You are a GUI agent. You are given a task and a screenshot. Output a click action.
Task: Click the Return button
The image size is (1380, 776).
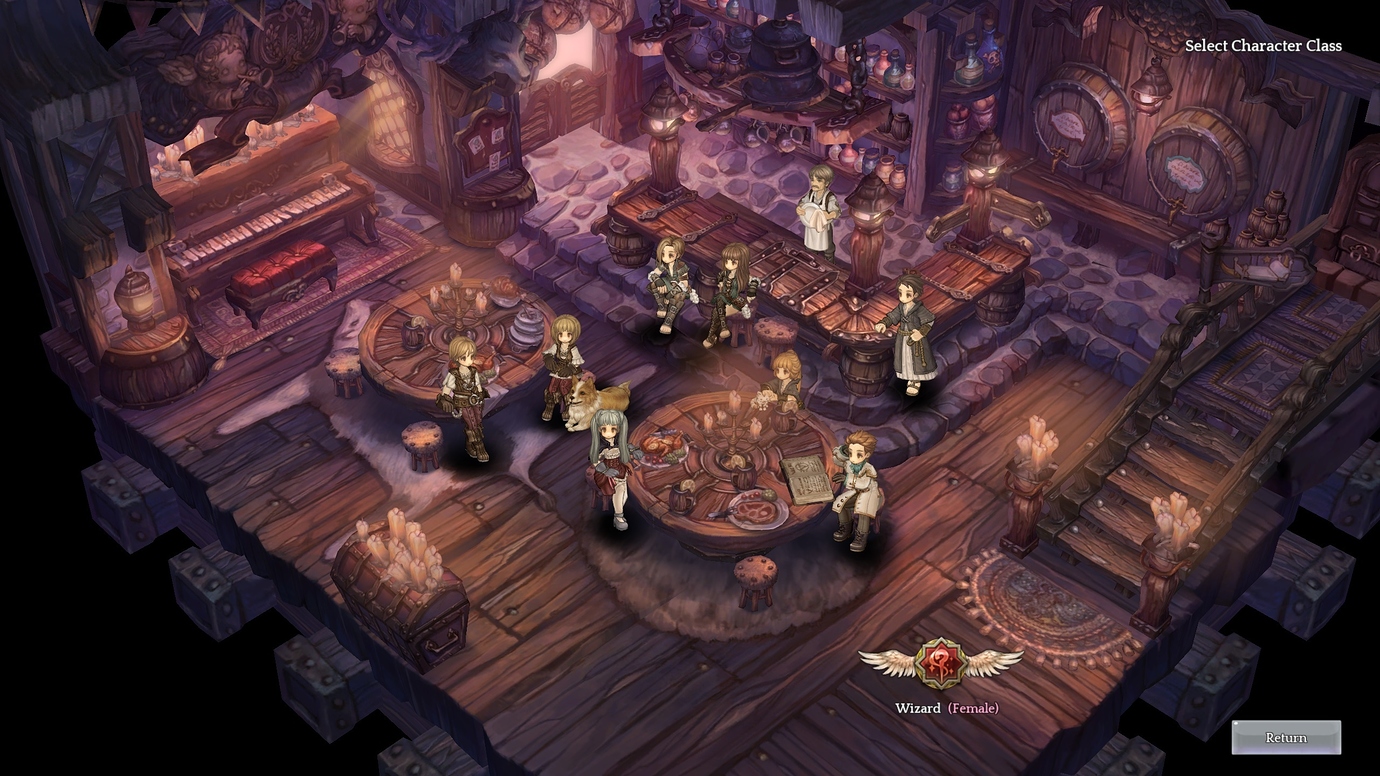pyautogui.click(x=1285, y=738)
